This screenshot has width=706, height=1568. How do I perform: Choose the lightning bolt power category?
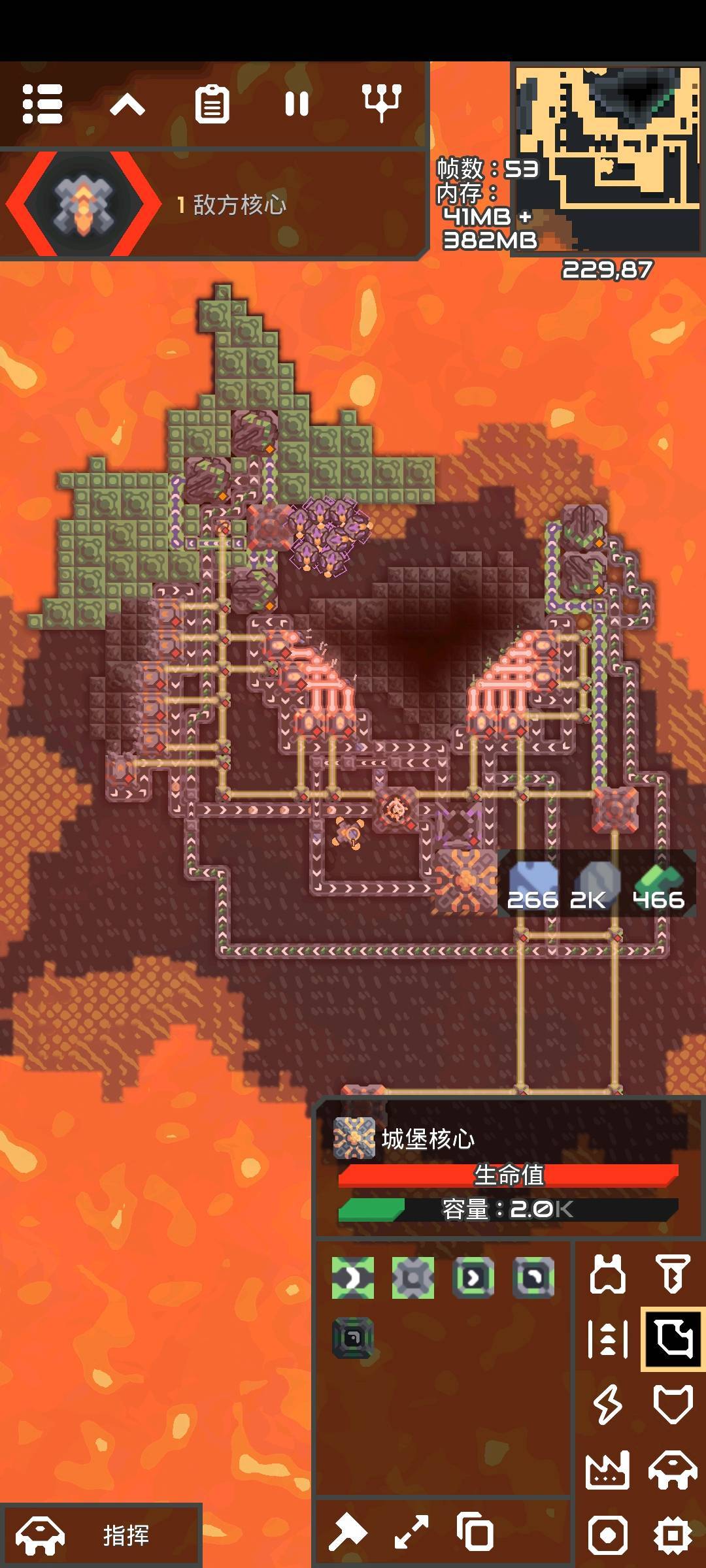pyautogui.click(x=608, y=1404)
